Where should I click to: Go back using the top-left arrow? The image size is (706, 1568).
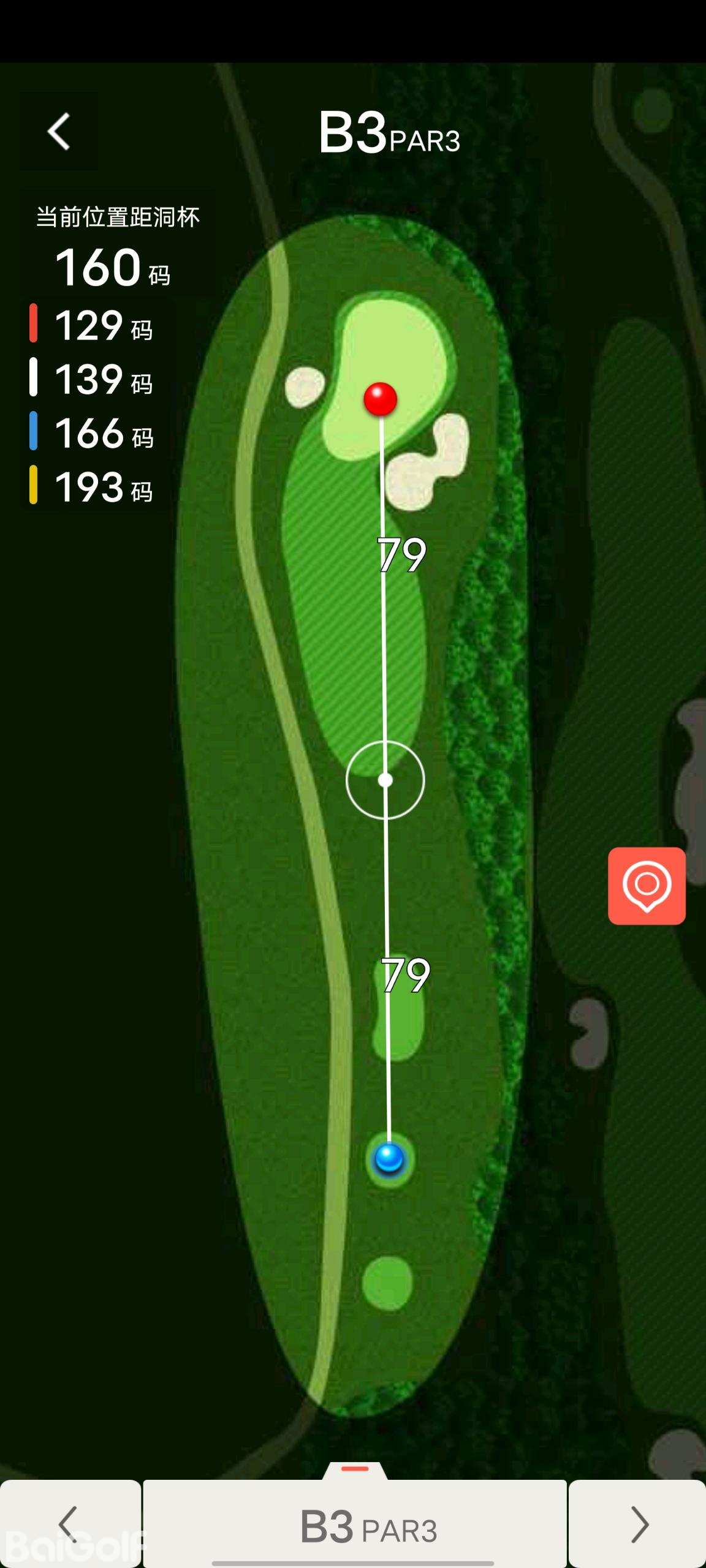point(59,131)
